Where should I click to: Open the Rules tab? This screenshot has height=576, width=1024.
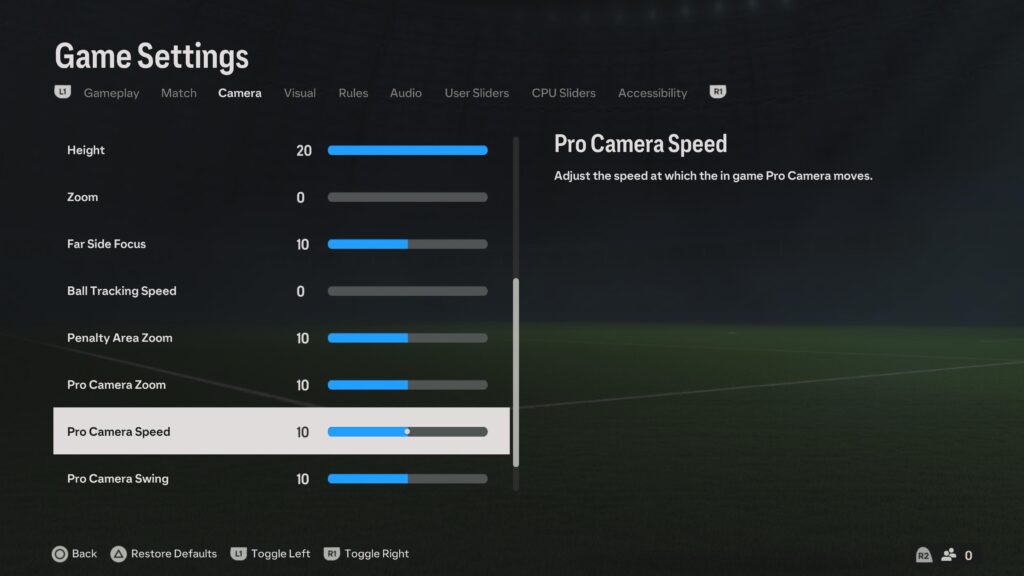(353, 93)
